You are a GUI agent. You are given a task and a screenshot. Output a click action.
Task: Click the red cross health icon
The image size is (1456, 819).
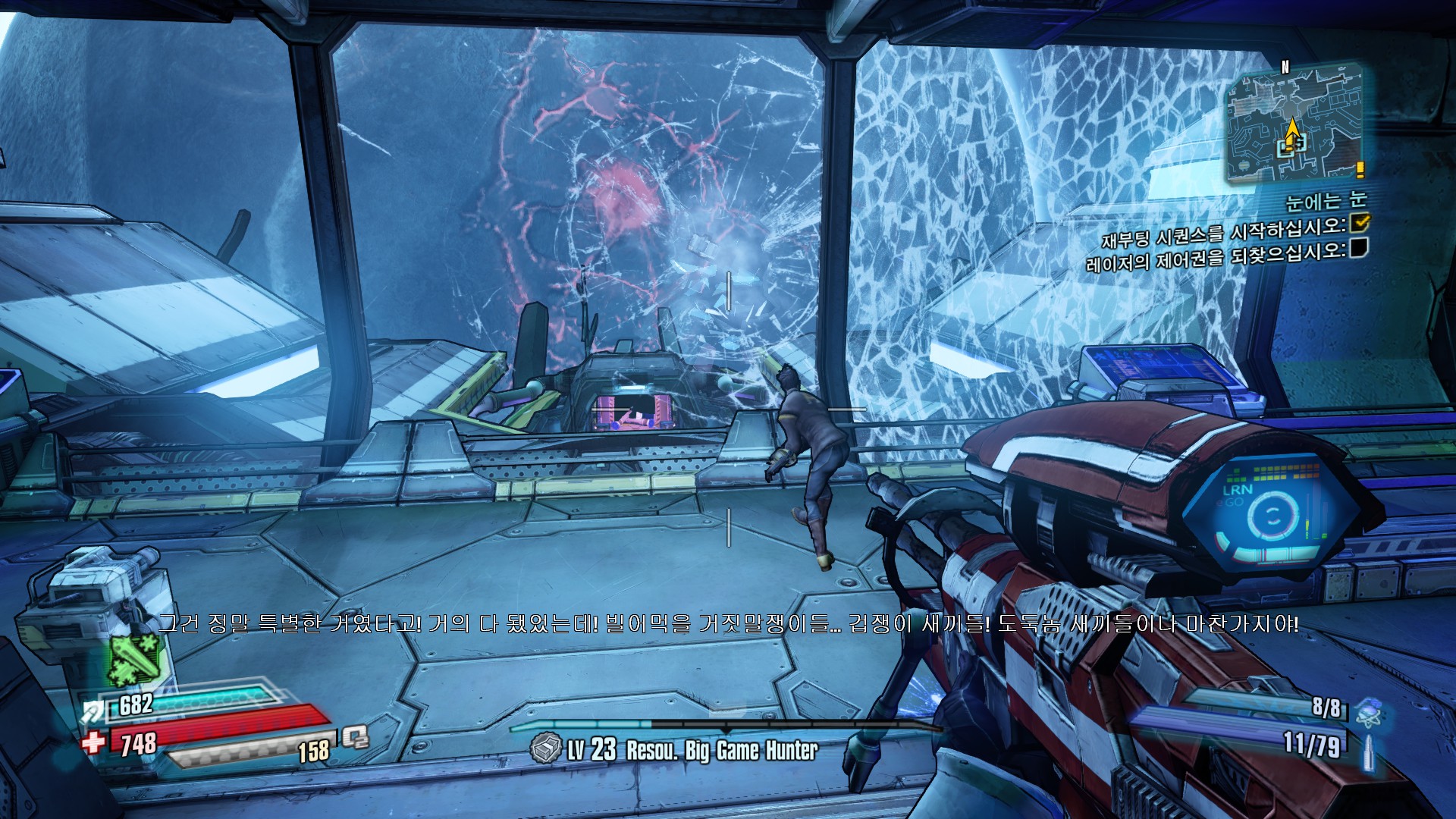pyautogui.click(x=94, y=741)
